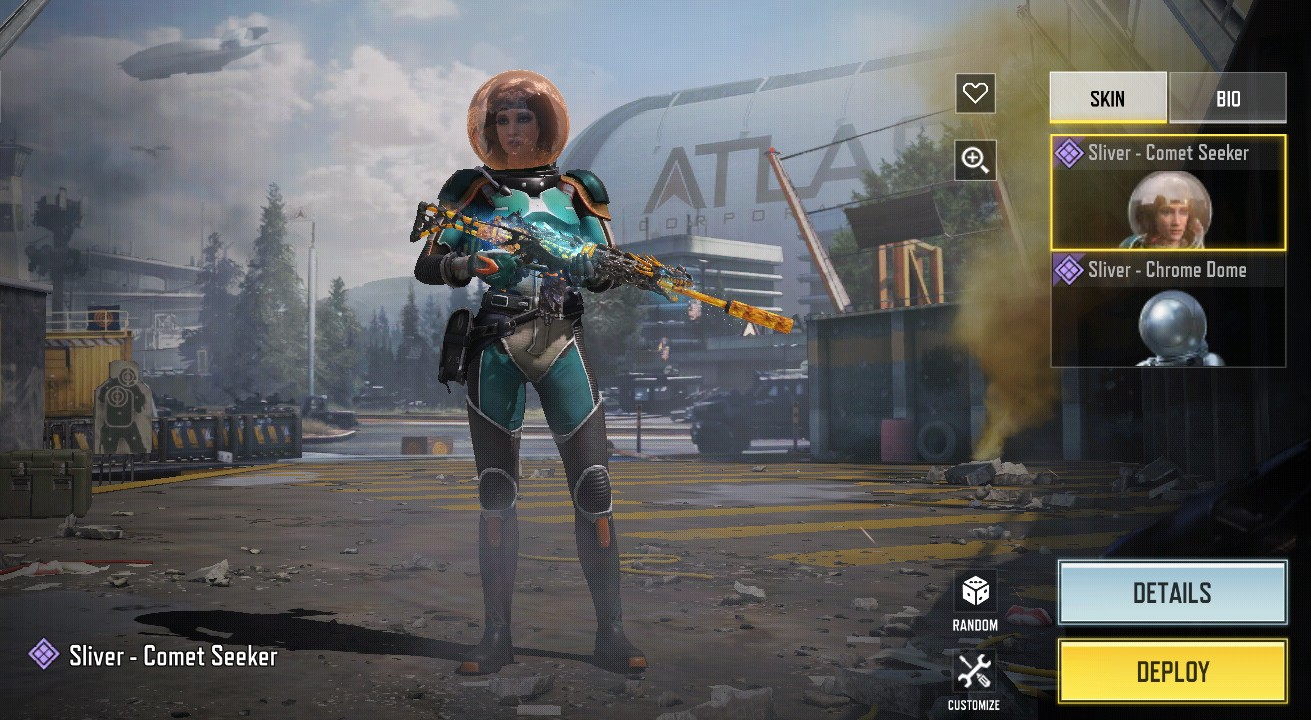
Task: Click the magnifying glass zoom icon
Action: click(975, 160)
